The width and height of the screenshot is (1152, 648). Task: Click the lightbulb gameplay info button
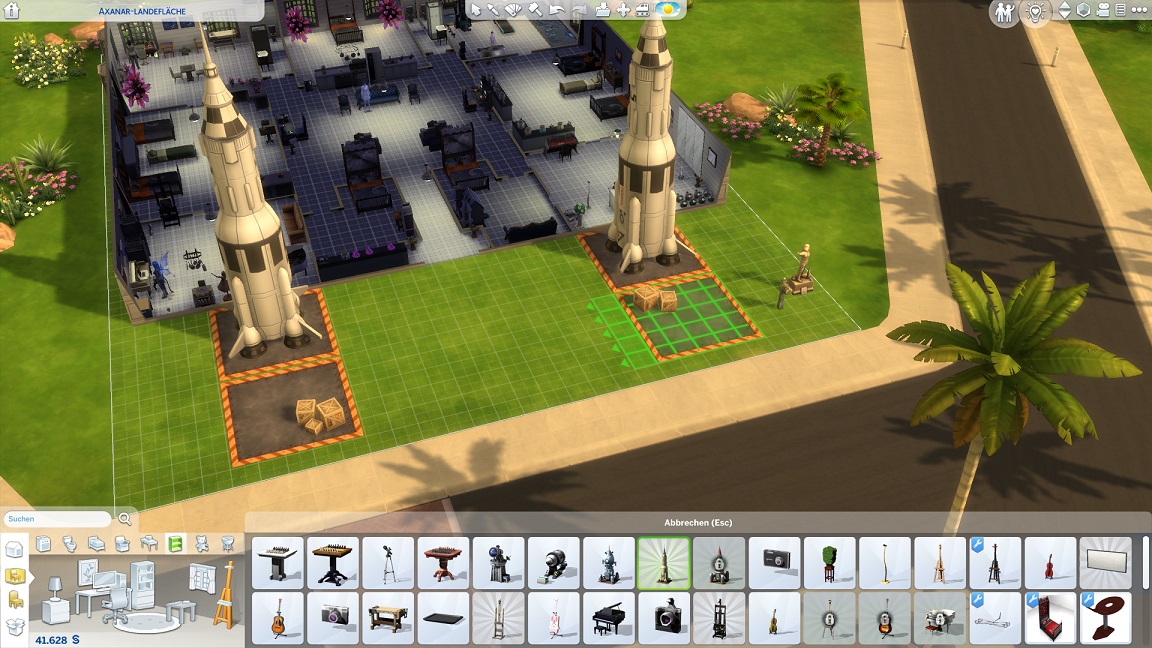pos(1034,11)
